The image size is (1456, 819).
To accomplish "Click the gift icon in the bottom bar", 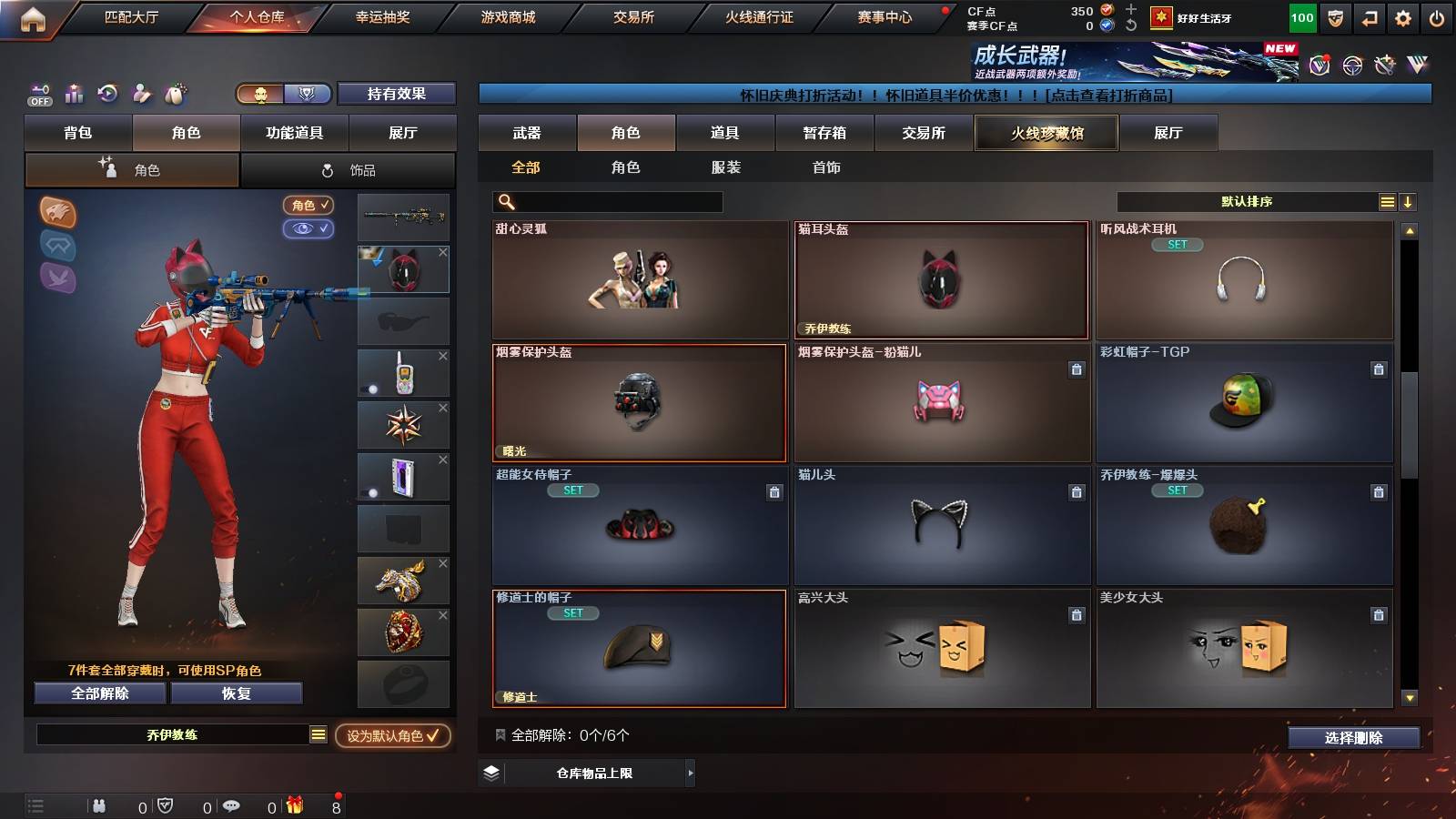I will 294,804.
